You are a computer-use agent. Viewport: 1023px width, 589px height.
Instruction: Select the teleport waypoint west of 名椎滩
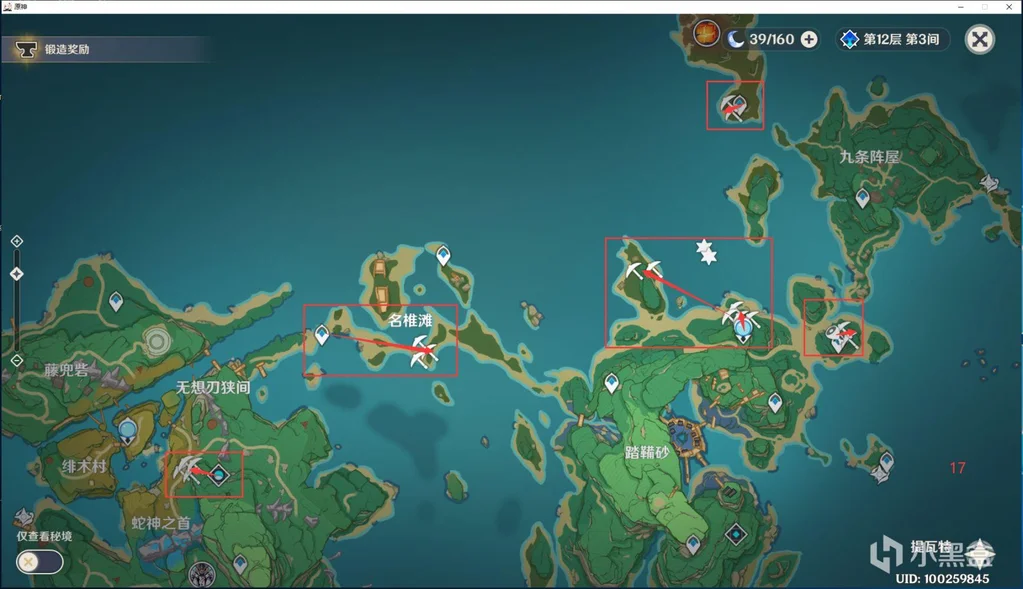point(322,335)
